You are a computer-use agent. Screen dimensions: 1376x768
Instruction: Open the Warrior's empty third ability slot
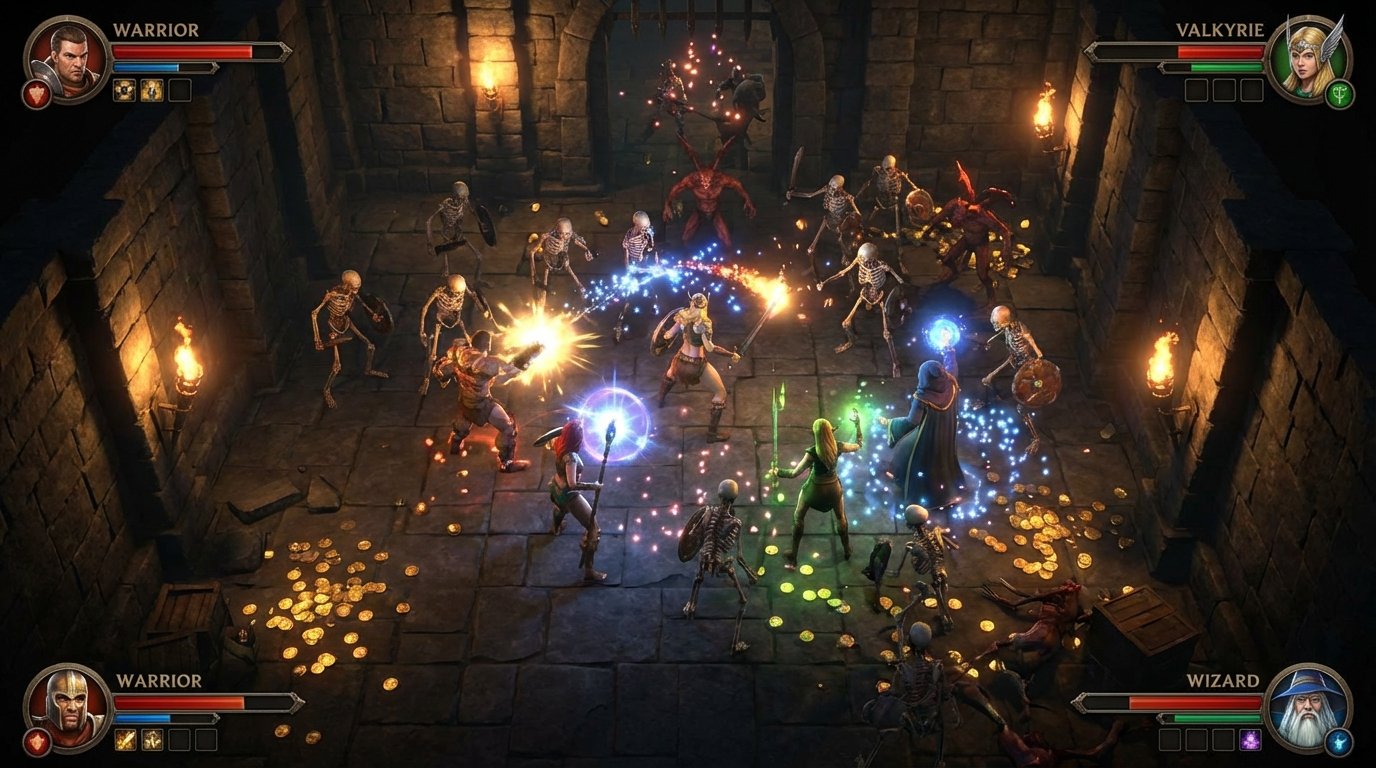pos(180,90)
